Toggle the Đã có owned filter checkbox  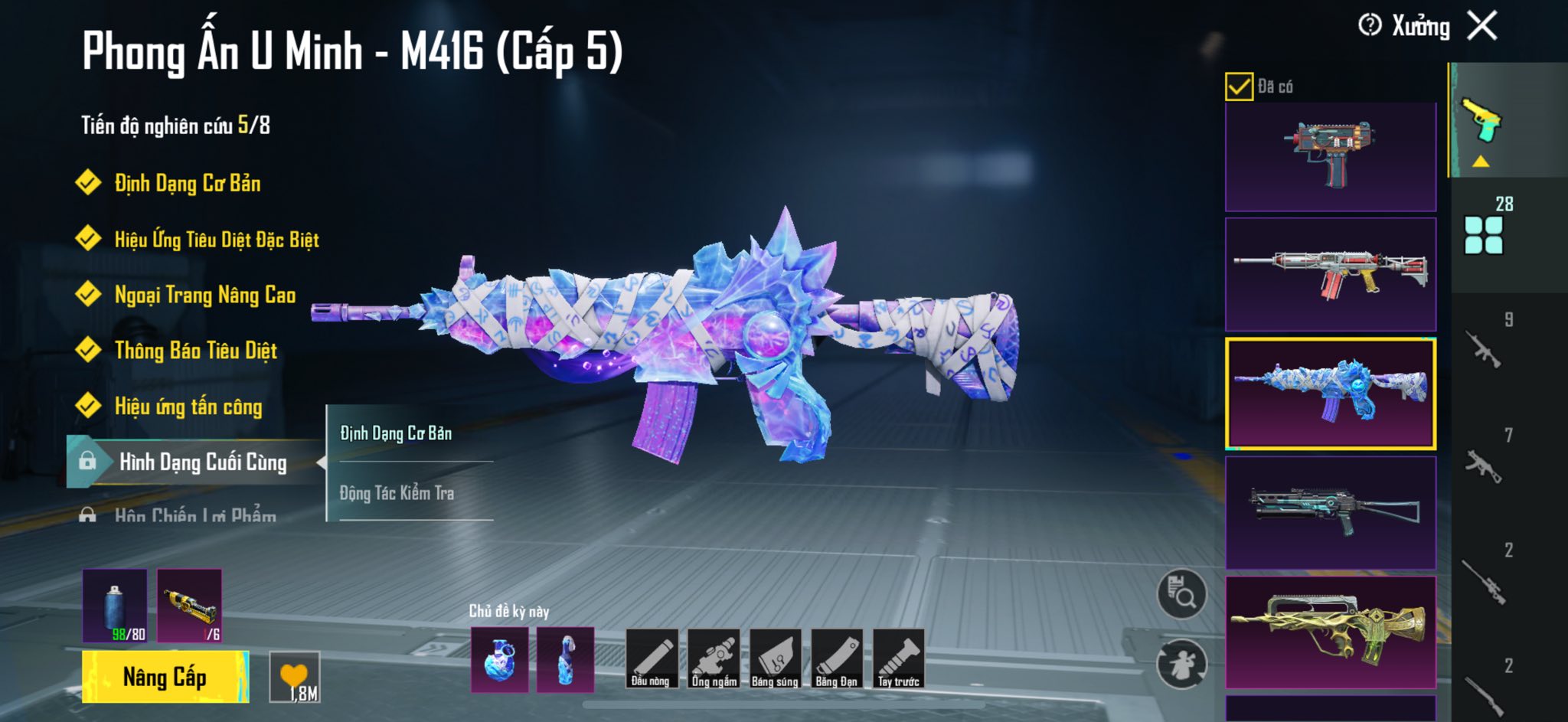(x=1239, y=87)
